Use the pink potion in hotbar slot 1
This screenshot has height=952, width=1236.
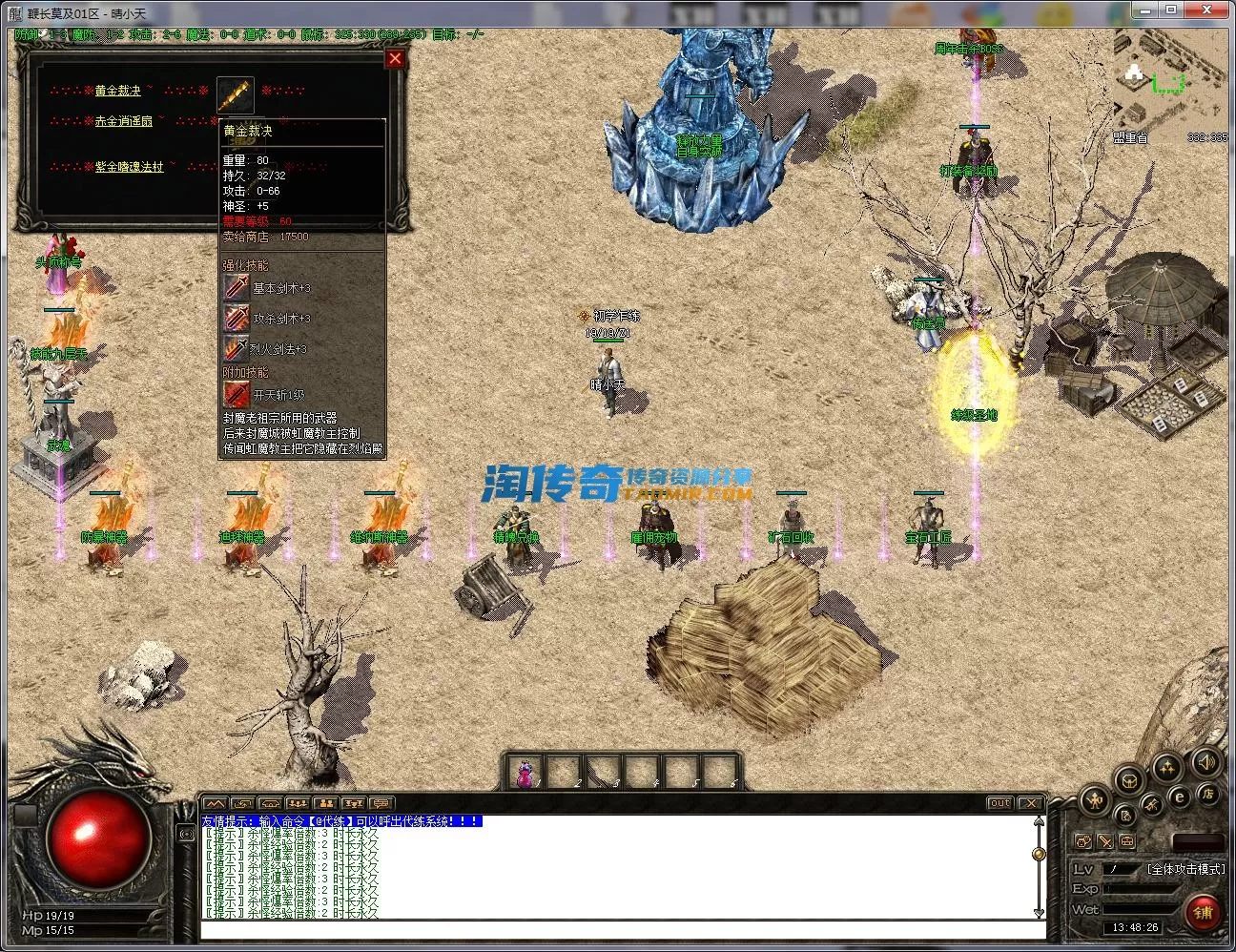click(x=525, y=773)
